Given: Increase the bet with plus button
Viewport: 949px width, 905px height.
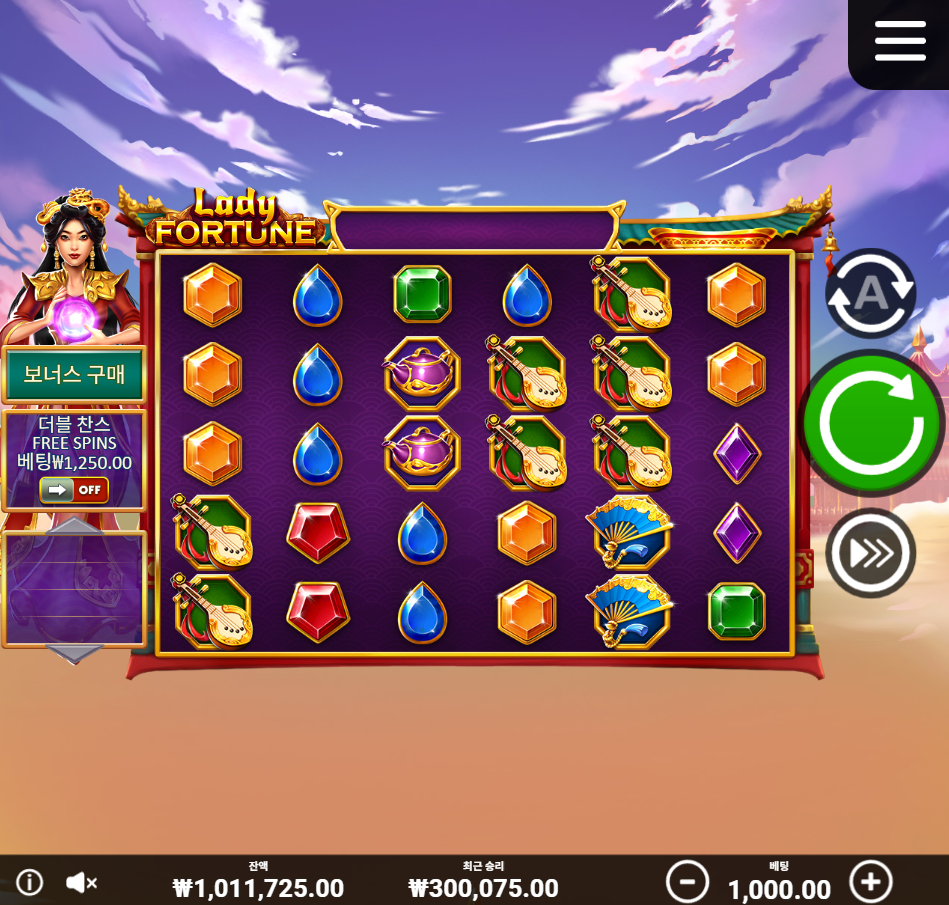Looking at the screenshot, I should [x=870, y=882].
